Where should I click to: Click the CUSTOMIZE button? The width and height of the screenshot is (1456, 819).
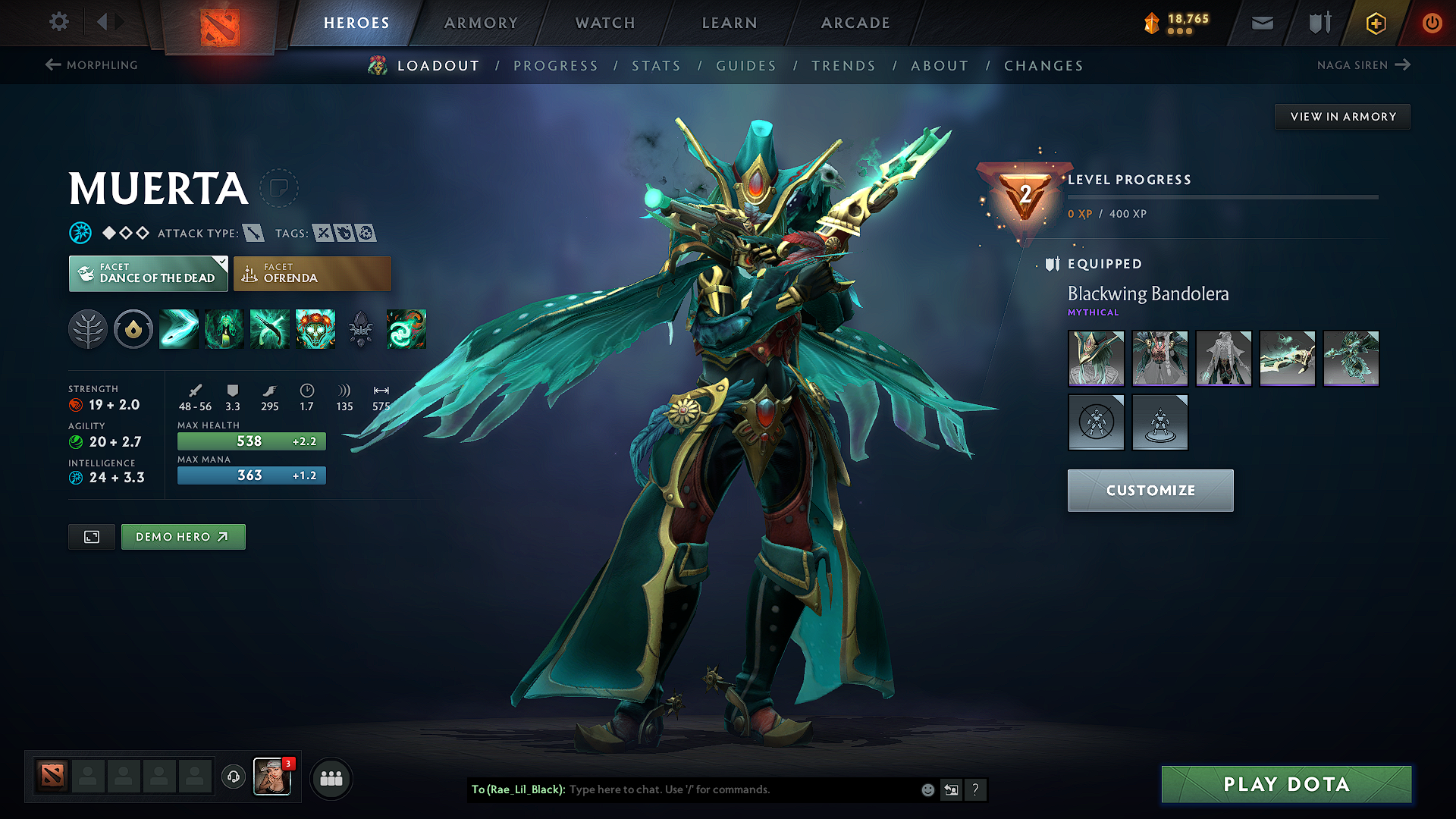tap(1150, 490)
